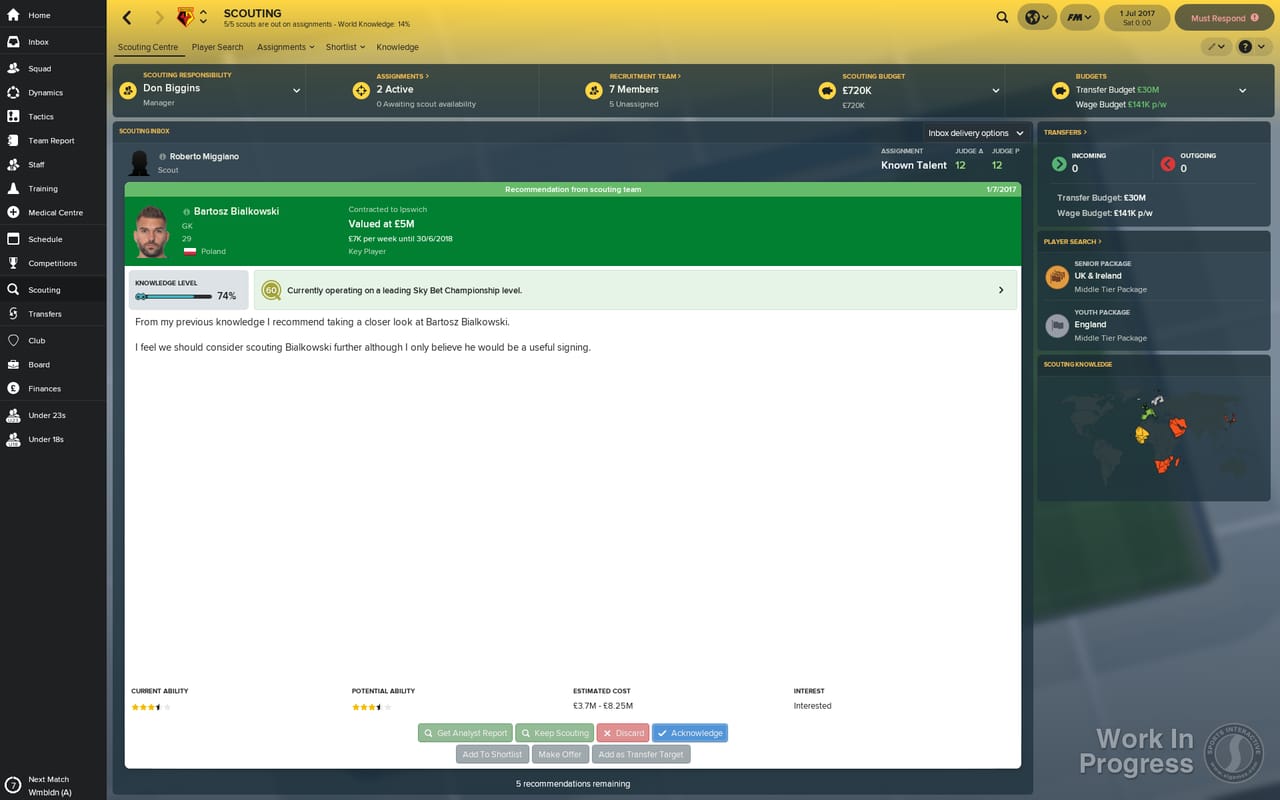Image resolution: width=1280 pixels, height=800 pixels.
Task: Click the globe icon in the title bar
Action: pos(1029,17)
